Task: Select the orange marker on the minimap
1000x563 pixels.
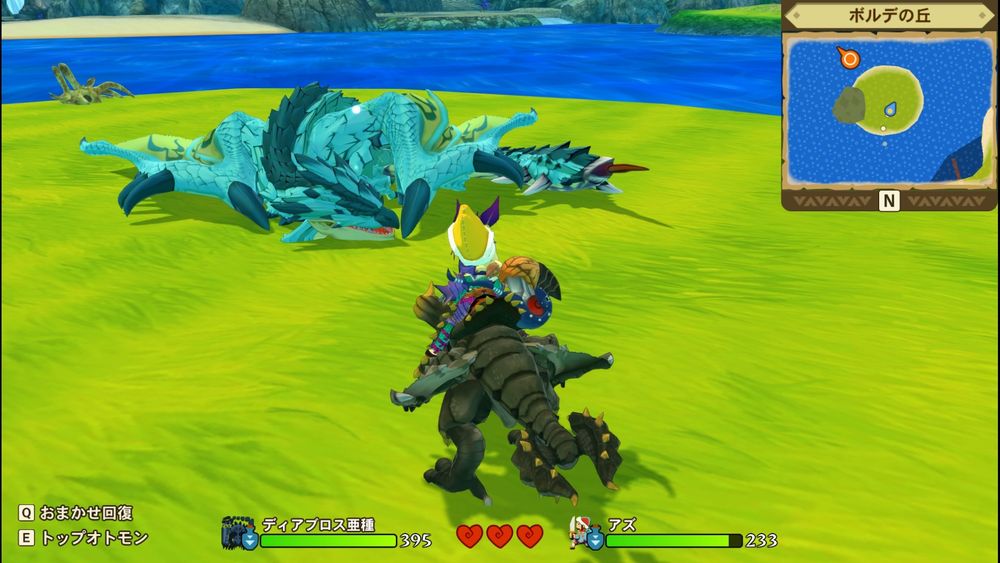Action: [850, 58]
